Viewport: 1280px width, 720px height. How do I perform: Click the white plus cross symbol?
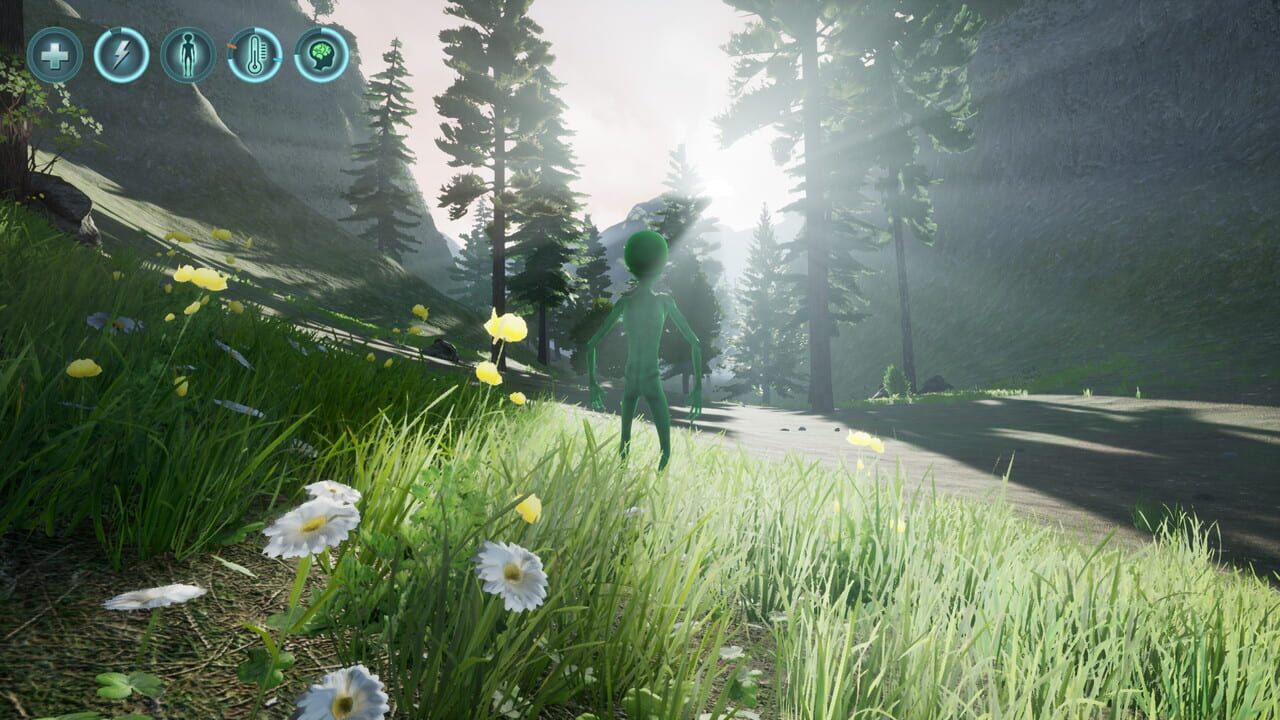(x=55, y=55)
